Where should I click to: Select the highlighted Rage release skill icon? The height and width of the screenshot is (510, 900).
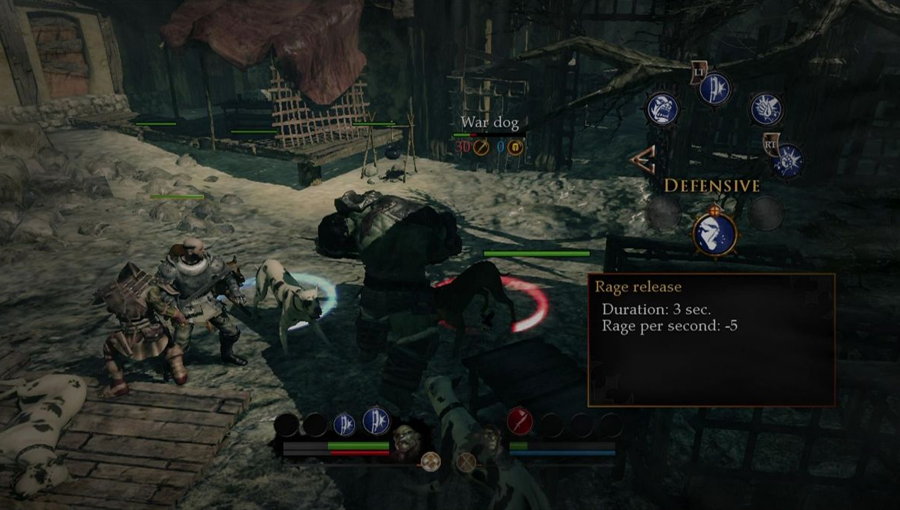click(x=715, y=233)
